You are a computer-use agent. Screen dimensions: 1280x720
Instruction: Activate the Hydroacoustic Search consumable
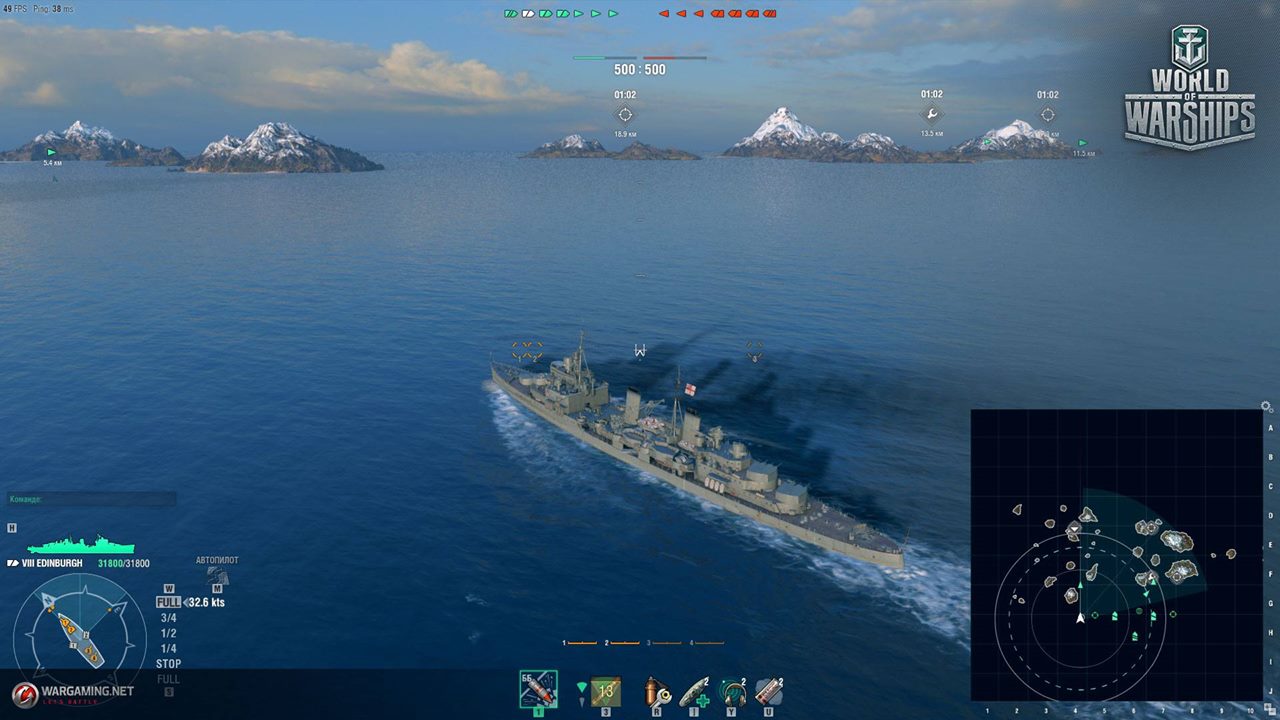(732, 691)
